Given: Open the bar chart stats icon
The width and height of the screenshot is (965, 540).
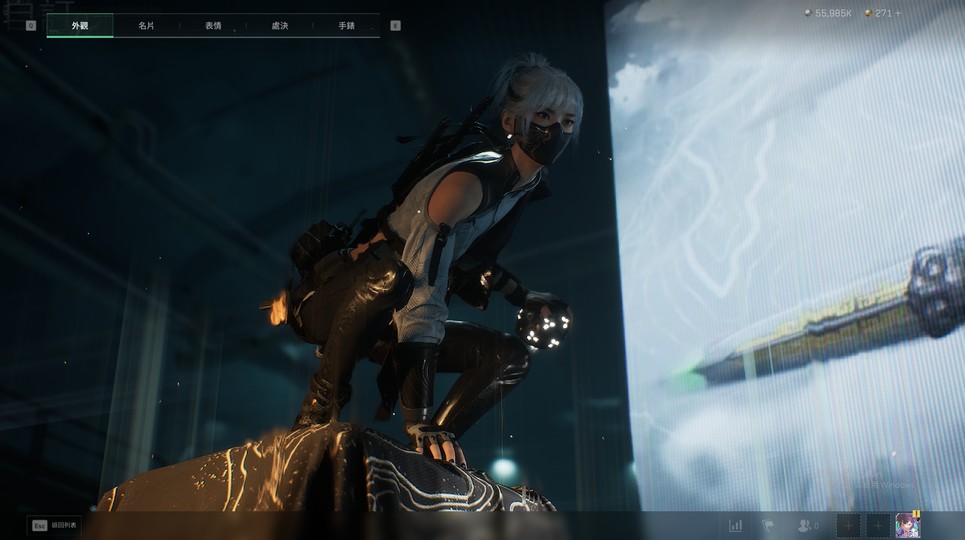Looking at the screenshot, I should 736,525.
